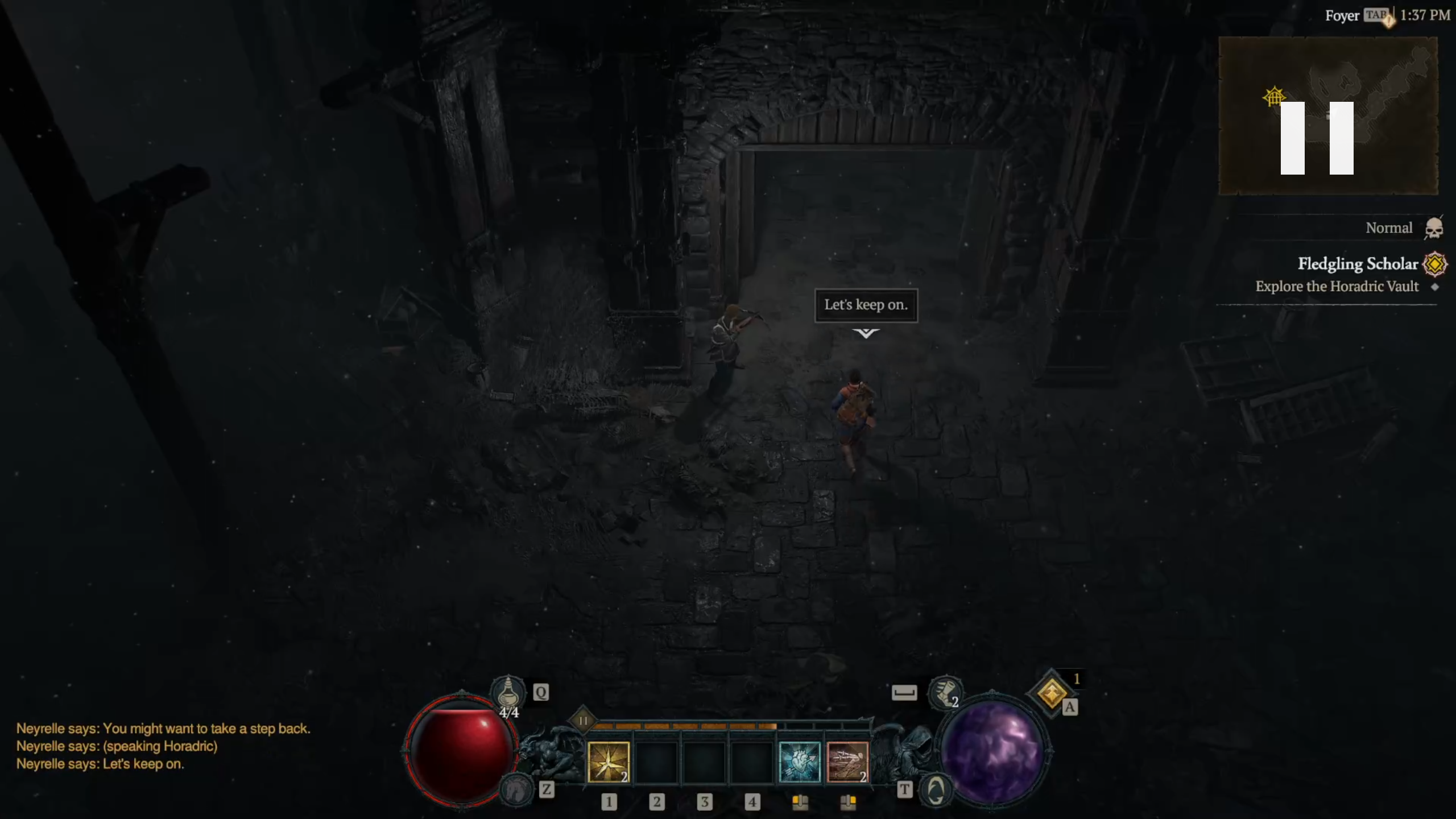The width and height of the screenshot is (1456, 819).
Task: Fire the volley of arrows skill
Action: (x=847, y=762)
